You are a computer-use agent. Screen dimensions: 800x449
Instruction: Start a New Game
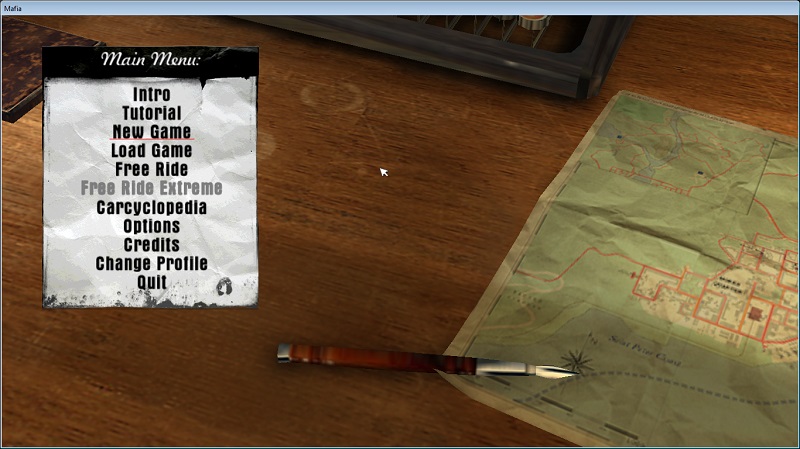point(151,132)
